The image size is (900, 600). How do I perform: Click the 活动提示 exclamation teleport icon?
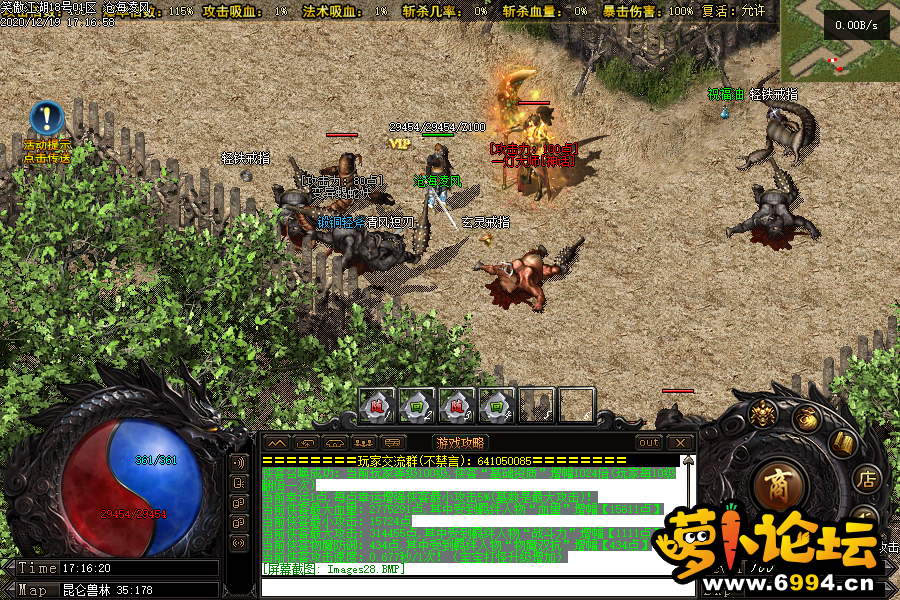pyautogui.click(x=46, y=118)
